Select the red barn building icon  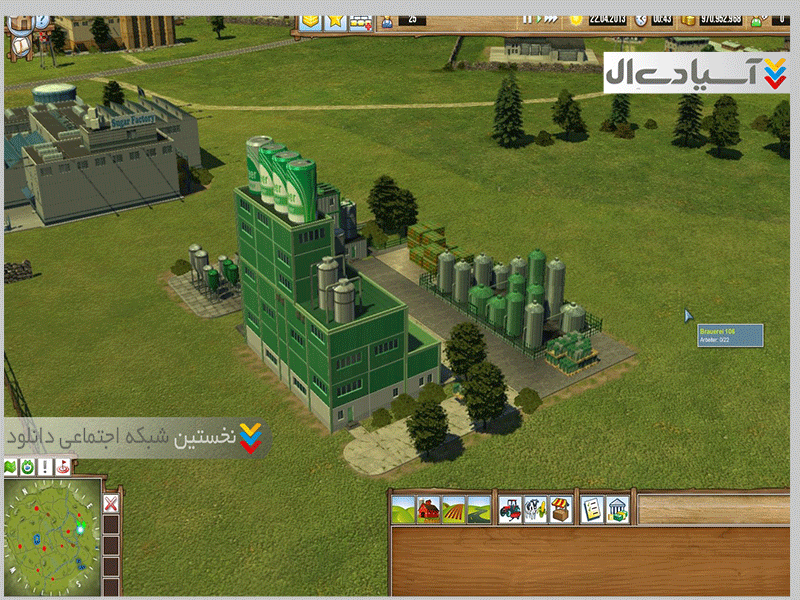[429, 509]
